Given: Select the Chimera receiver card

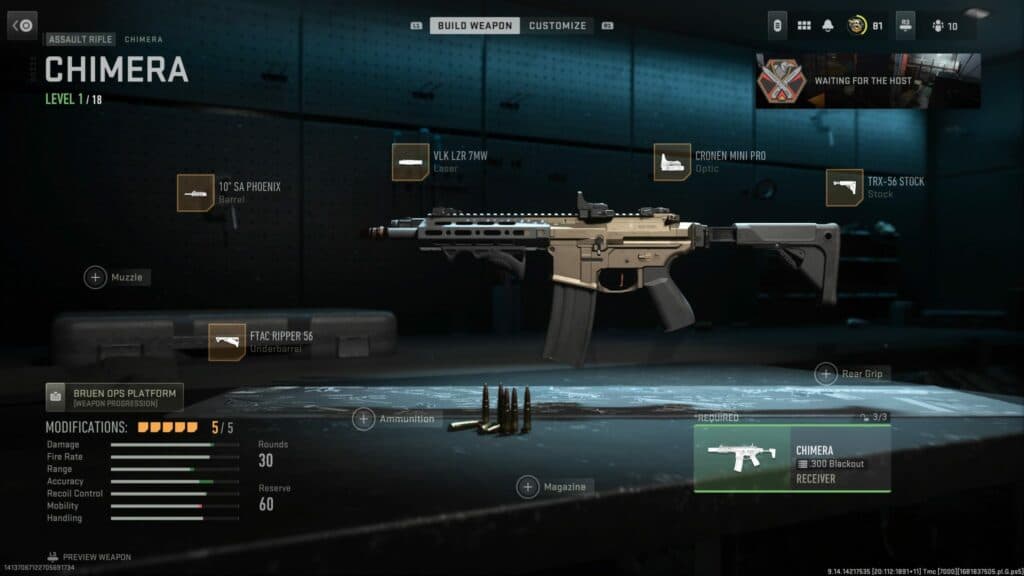Looking at the screenshot, I should pos(791,458).
